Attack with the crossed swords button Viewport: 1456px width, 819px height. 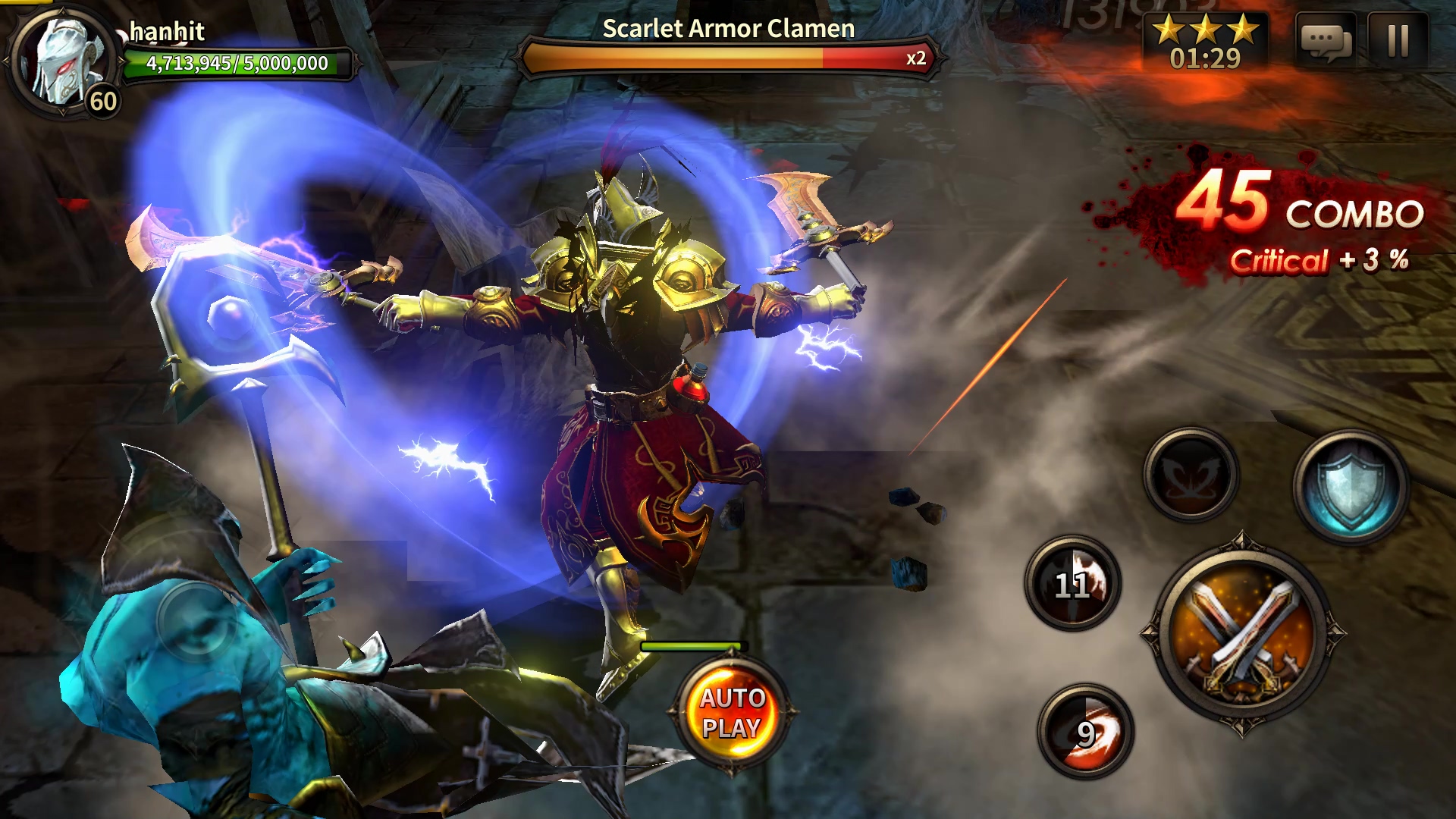coord(1241,635)
